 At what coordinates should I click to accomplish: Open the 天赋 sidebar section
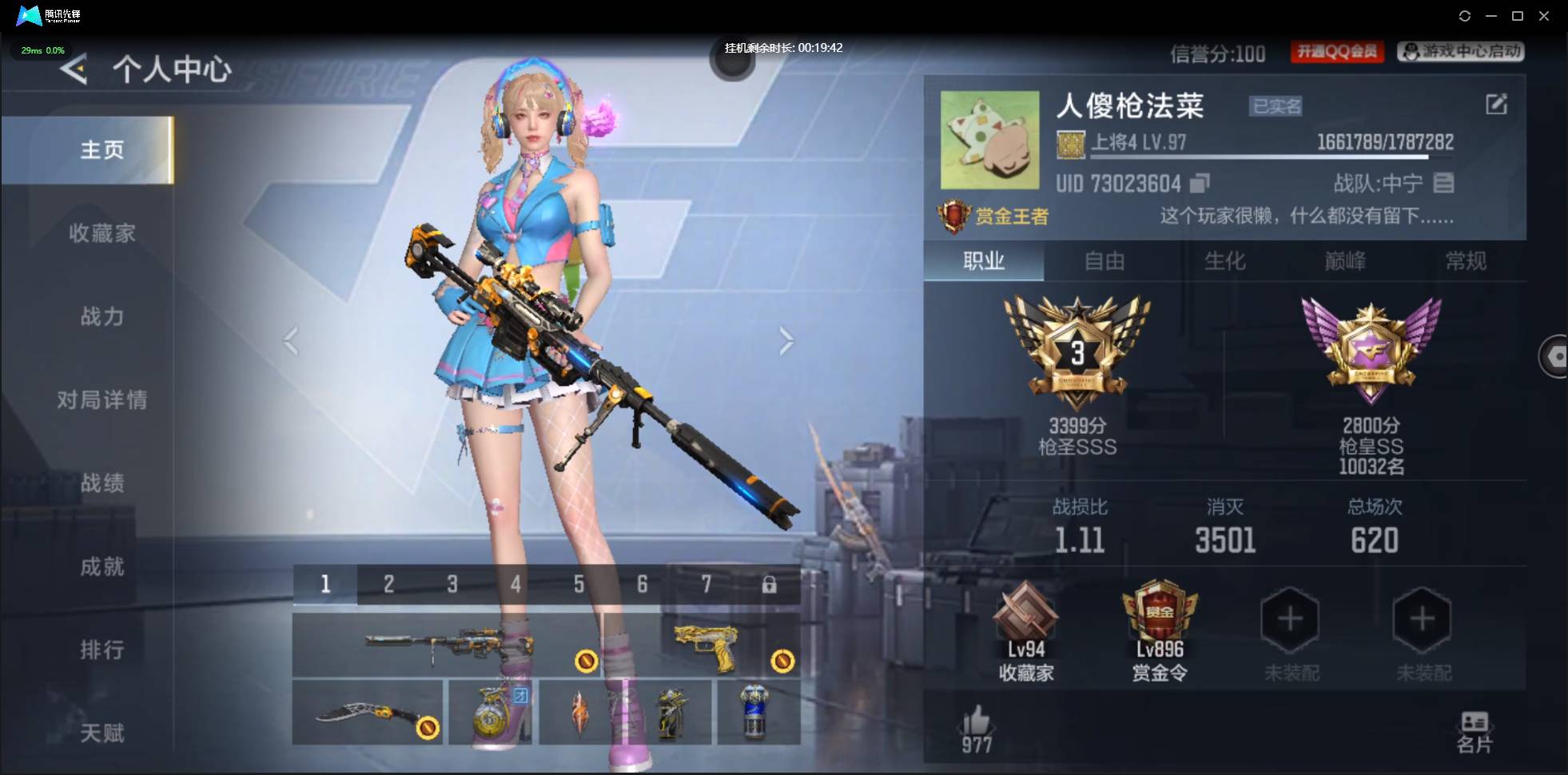click(101, 733)
